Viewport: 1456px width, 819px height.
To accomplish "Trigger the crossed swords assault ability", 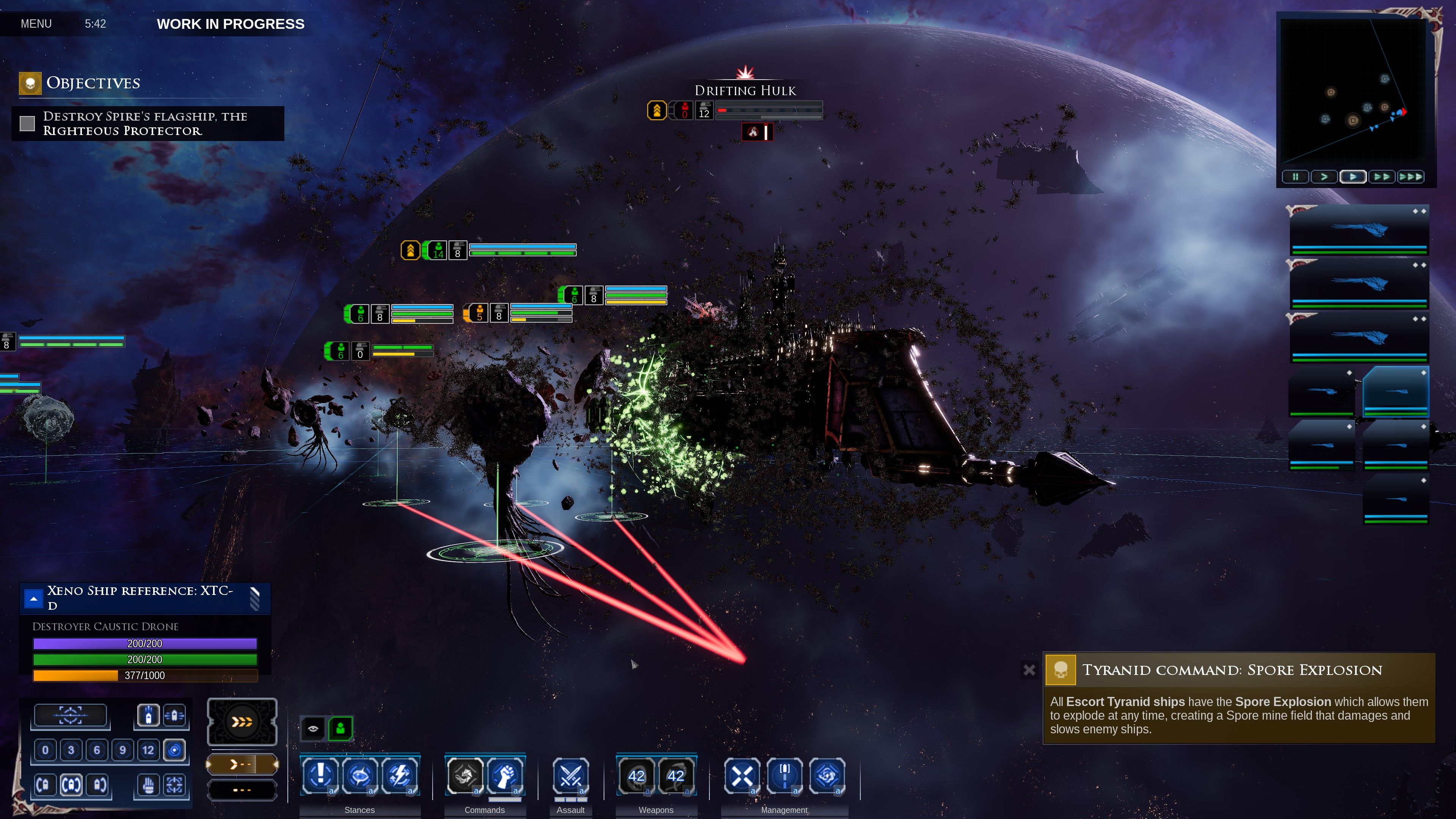I will pos(570,775).
